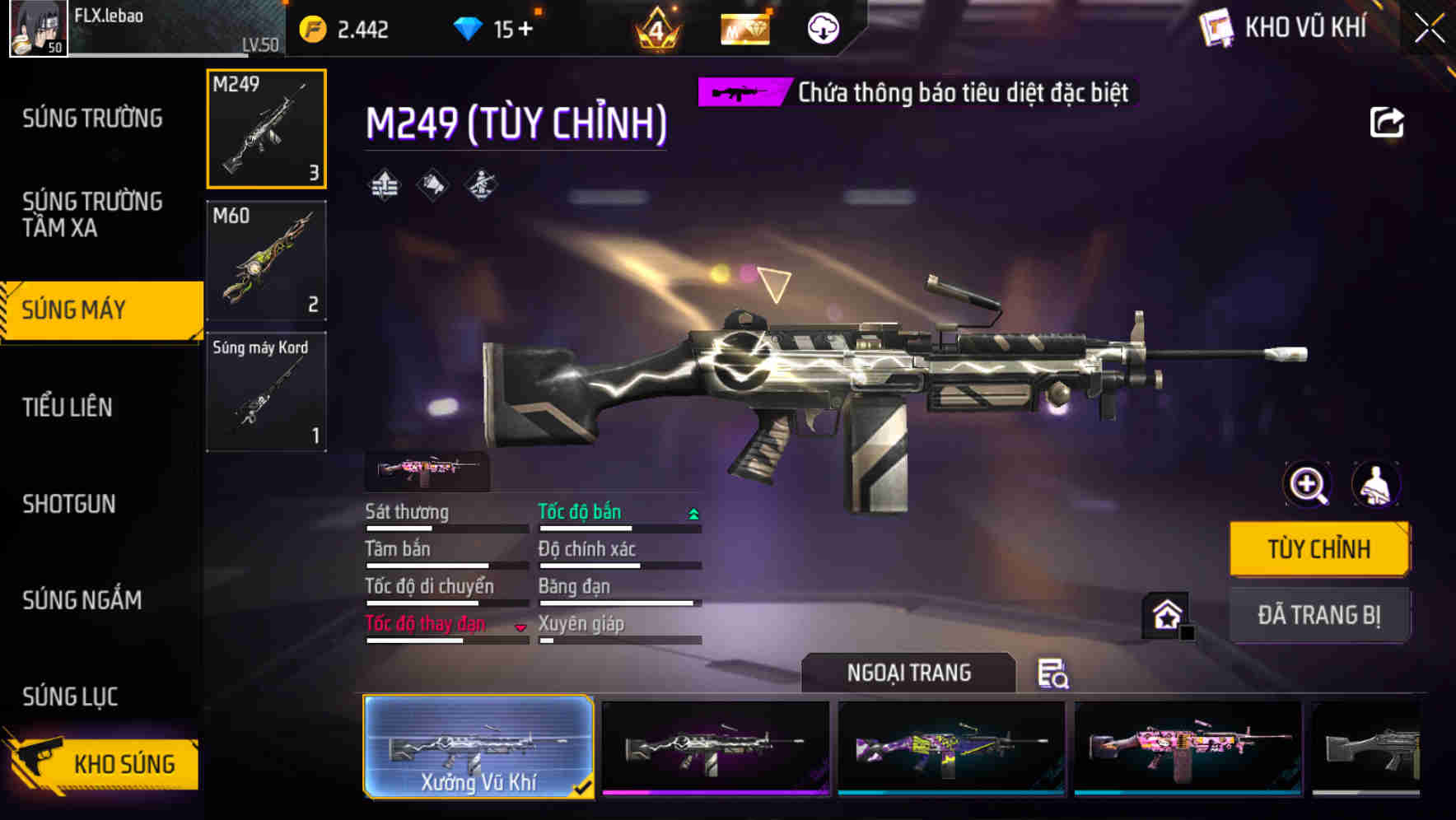1456x820 pixels.
Task: Click the green up chevron beside Tốc độ bắn
Action: [693, 513]
